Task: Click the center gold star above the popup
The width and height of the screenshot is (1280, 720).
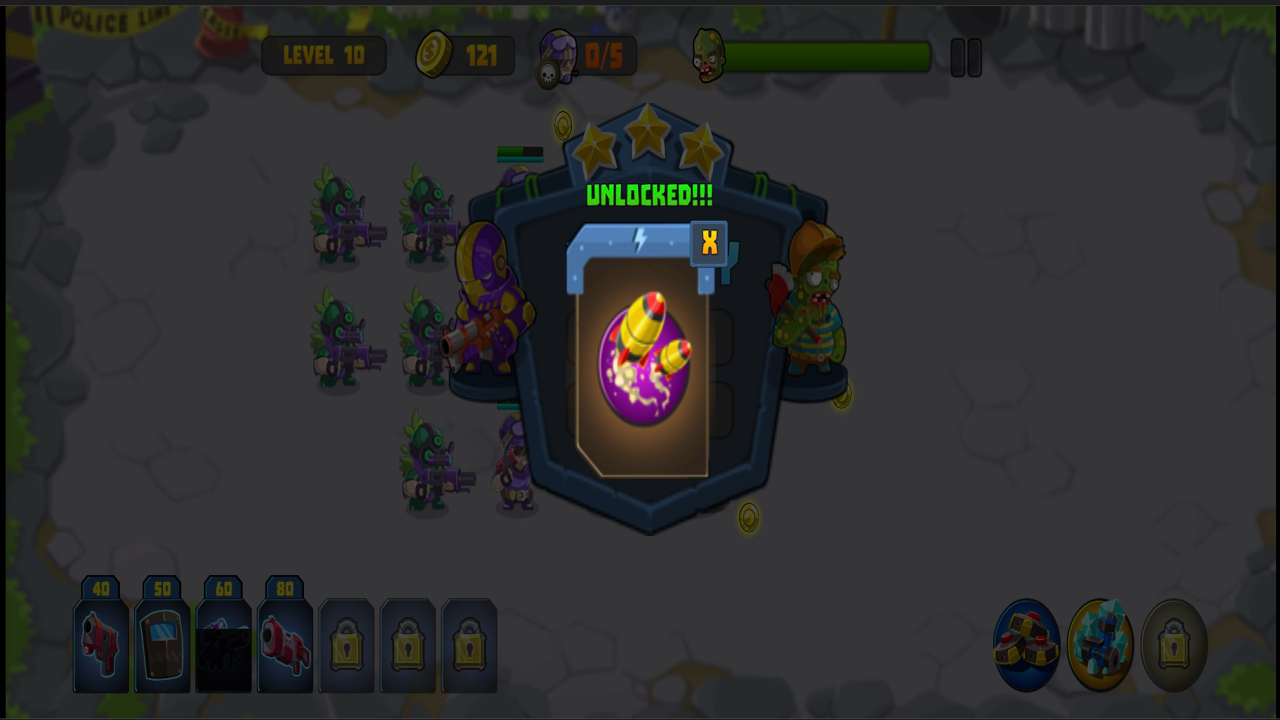Action: (648, 130)
